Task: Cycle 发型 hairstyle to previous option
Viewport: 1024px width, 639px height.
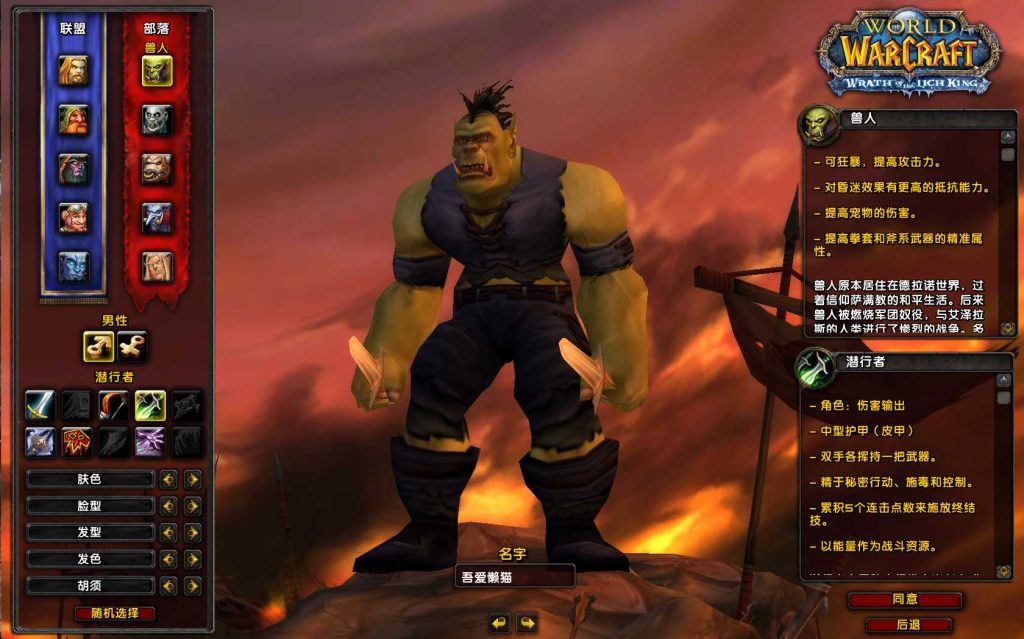Action: click(168, 532)
